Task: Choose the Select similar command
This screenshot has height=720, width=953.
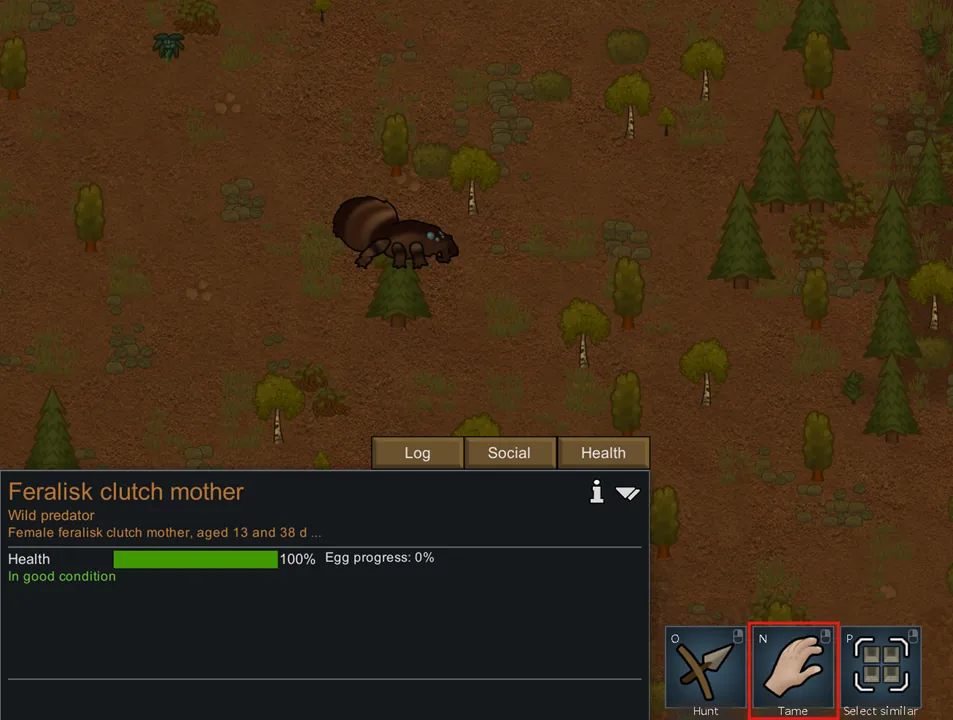Action: tap(881, 667)
